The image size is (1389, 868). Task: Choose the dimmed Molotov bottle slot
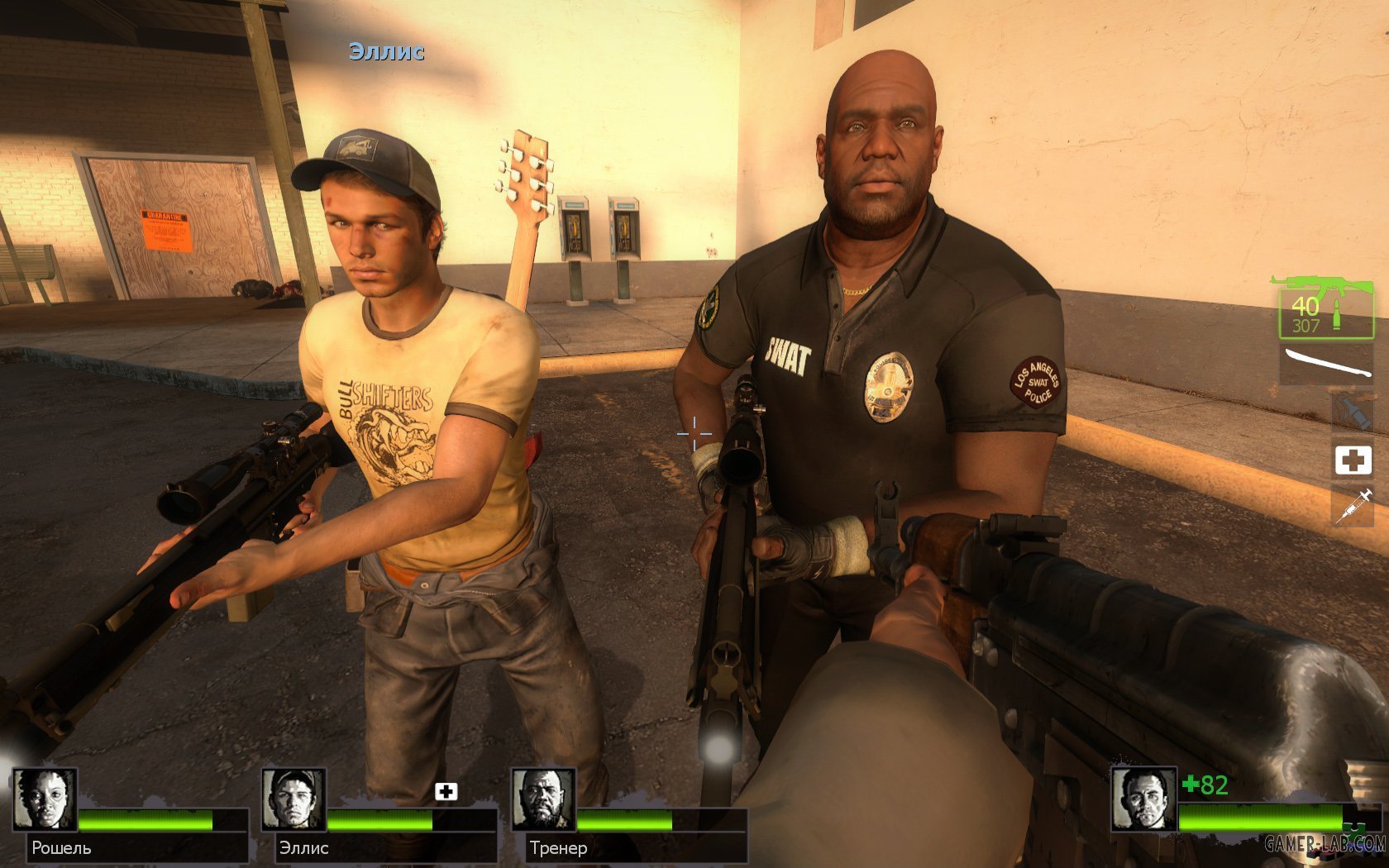coord(1353,411)
